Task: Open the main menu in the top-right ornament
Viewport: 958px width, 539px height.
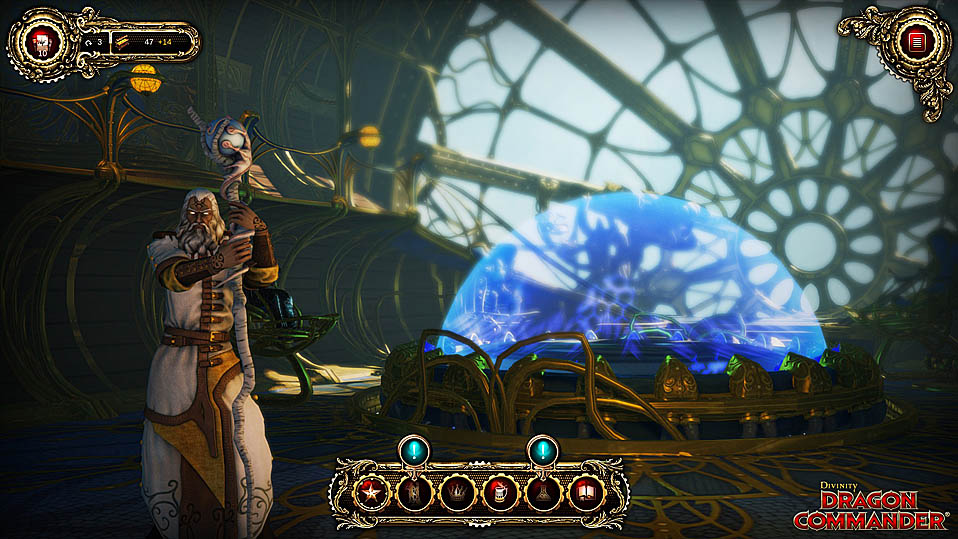Action: [912, 41]
